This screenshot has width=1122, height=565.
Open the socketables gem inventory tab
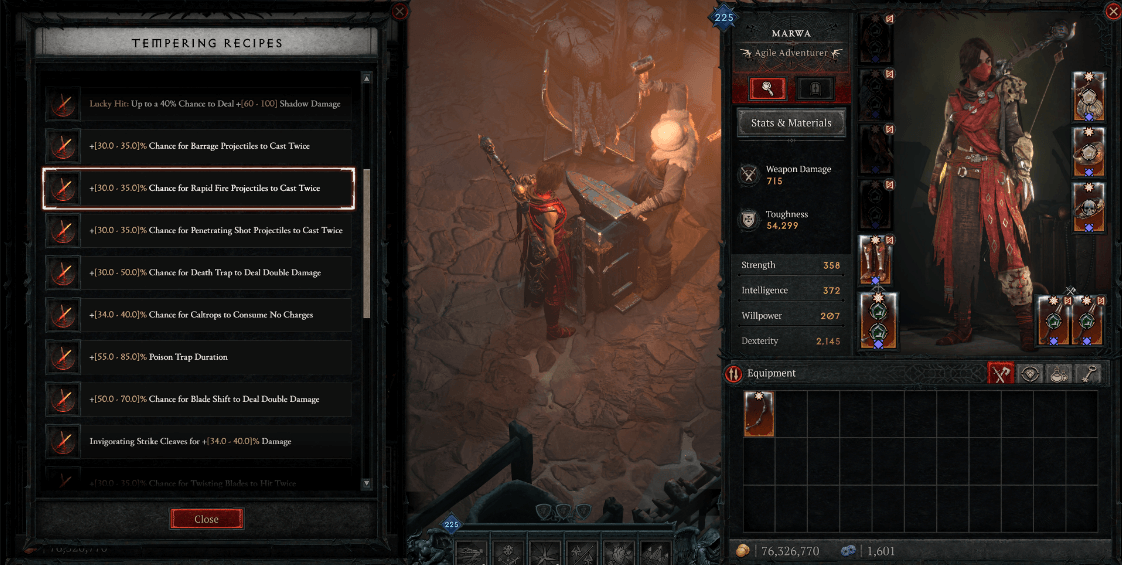(1031, 374)
